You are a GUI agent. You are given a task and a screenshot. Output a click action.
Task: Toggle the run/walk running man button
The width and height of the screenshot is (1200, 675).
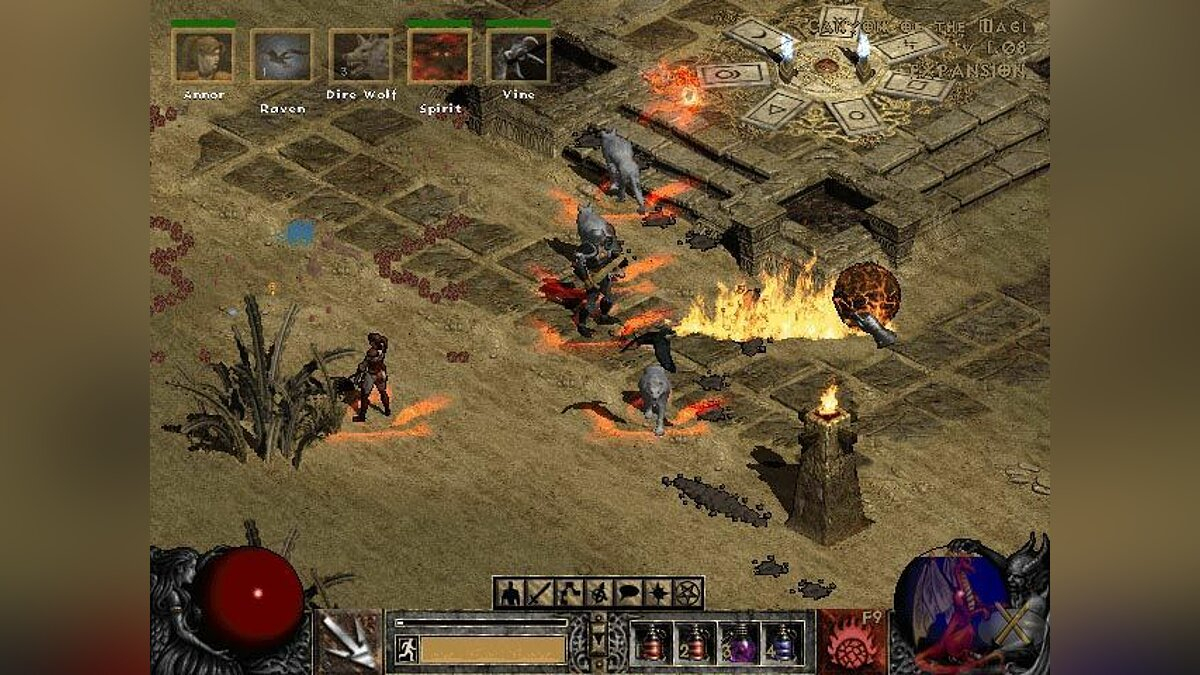click(406, 648)
